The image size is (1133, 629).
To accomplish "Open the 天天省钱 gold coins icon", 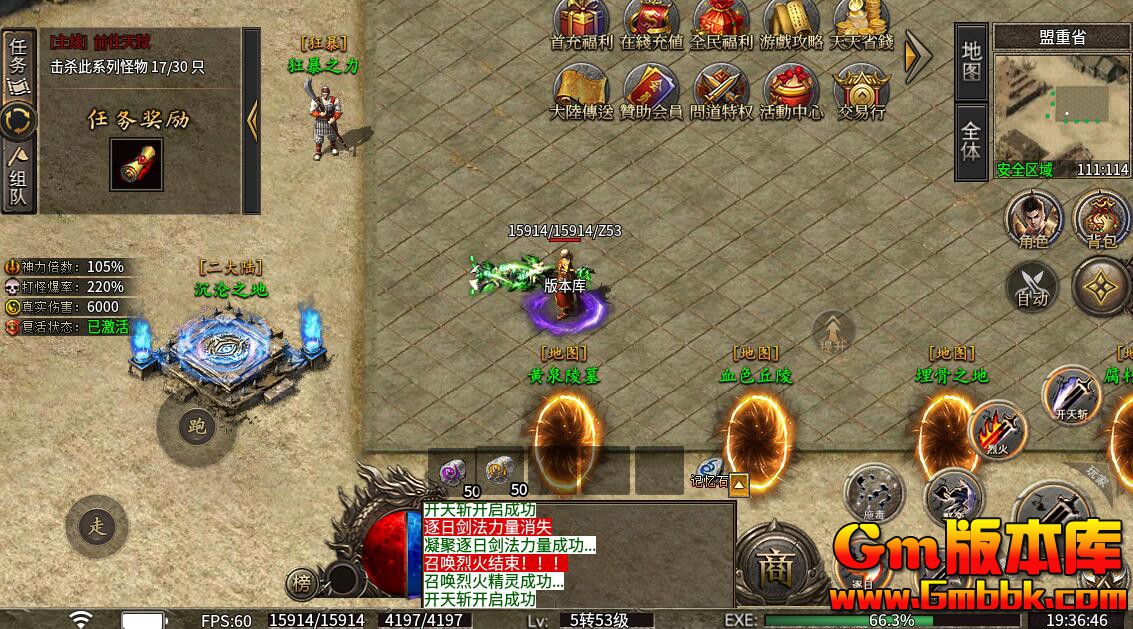I will [861, 21].
